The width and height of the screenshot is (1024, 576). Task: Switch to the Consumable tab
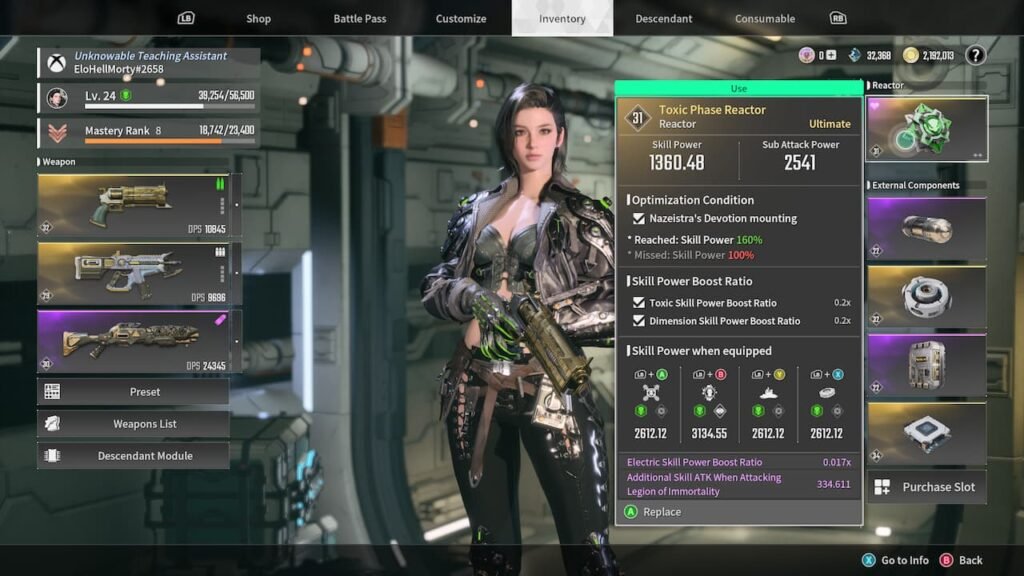765,18
